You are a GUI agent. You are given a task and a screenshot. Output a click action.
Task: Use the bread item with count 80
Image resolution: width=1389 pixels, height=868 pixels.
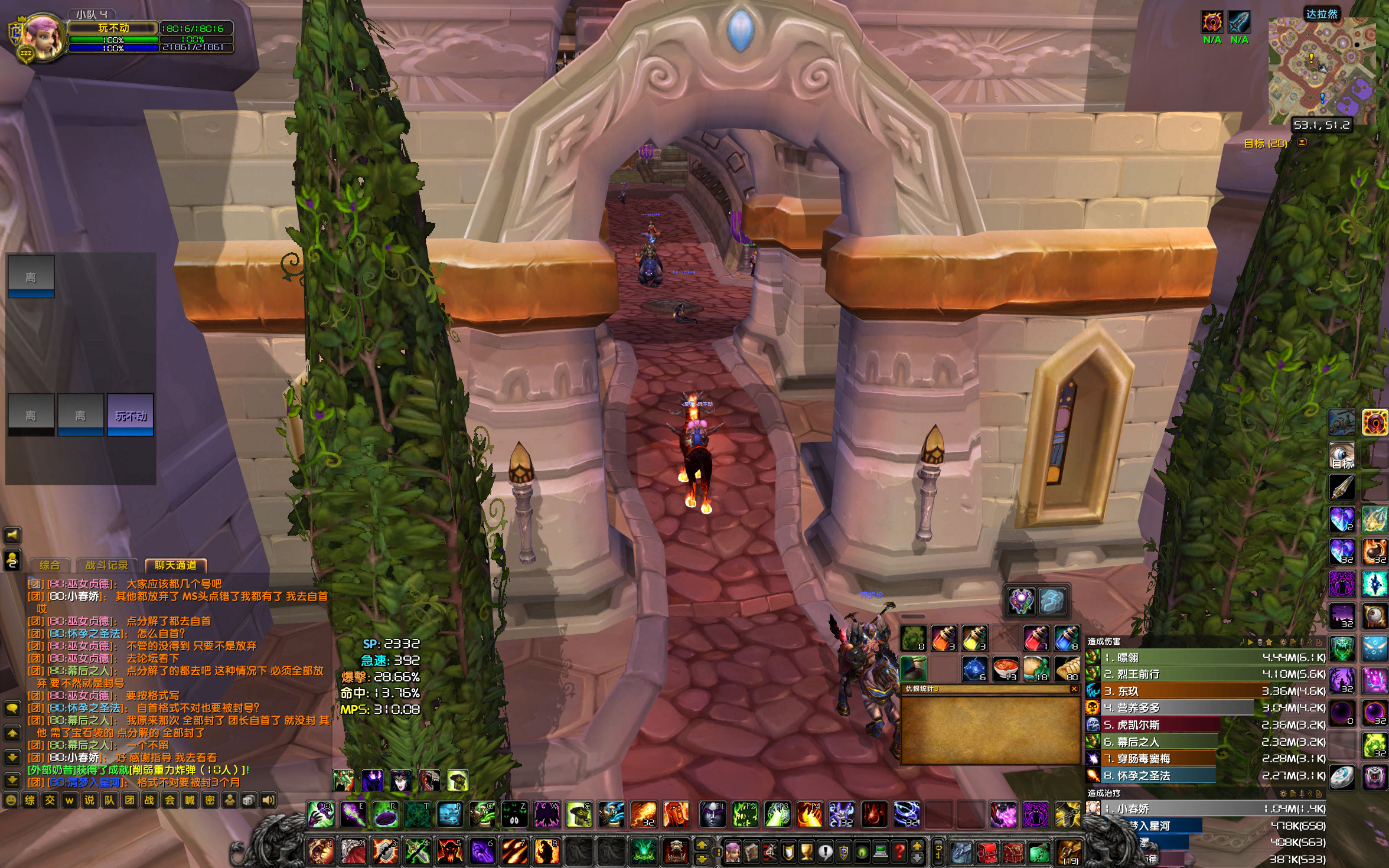pyautogui.click(x=1068, y=668)
